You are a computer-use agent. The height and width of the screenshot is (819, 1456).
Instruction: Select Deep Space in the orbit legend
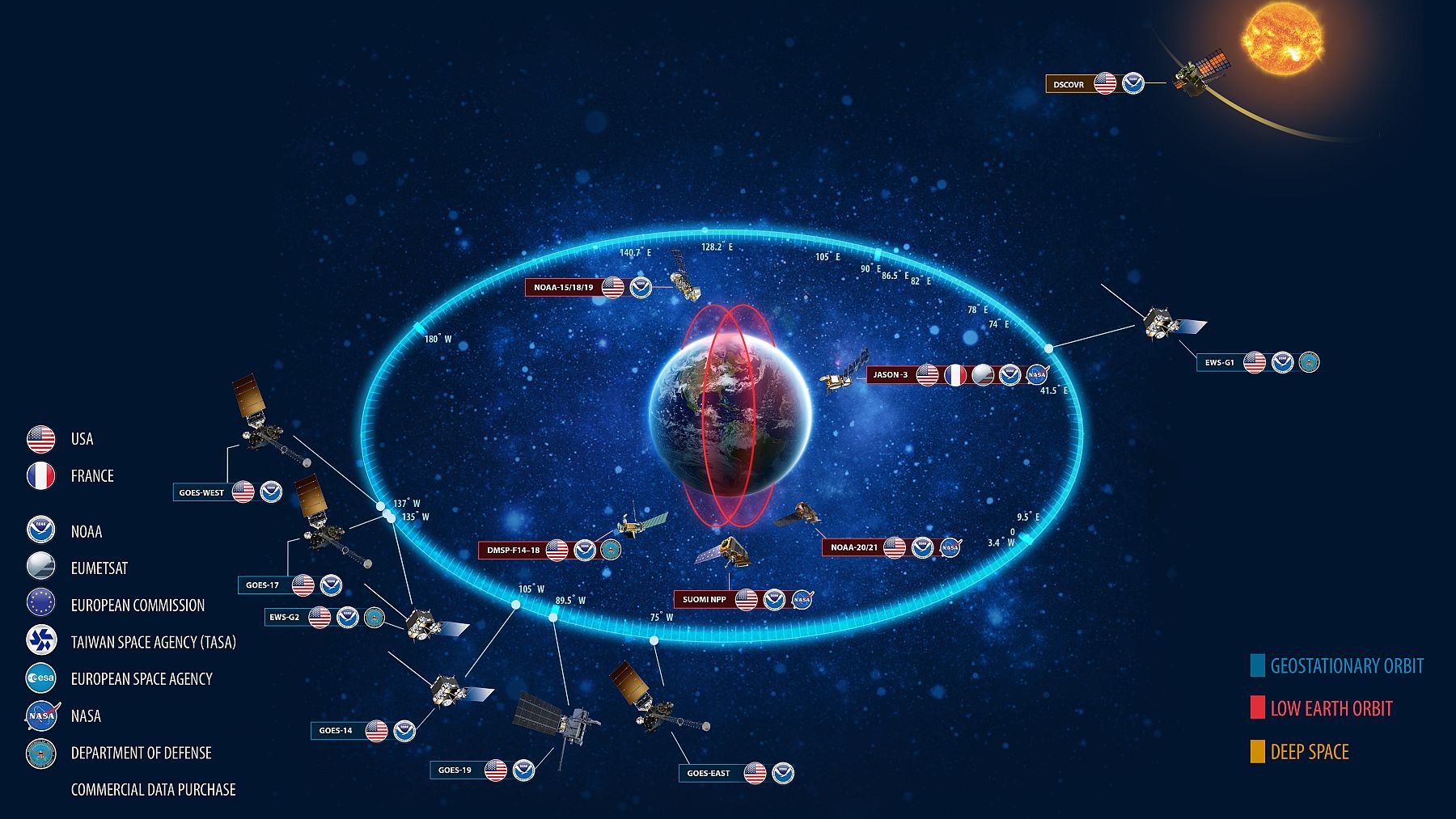[x=1309, y=751]
